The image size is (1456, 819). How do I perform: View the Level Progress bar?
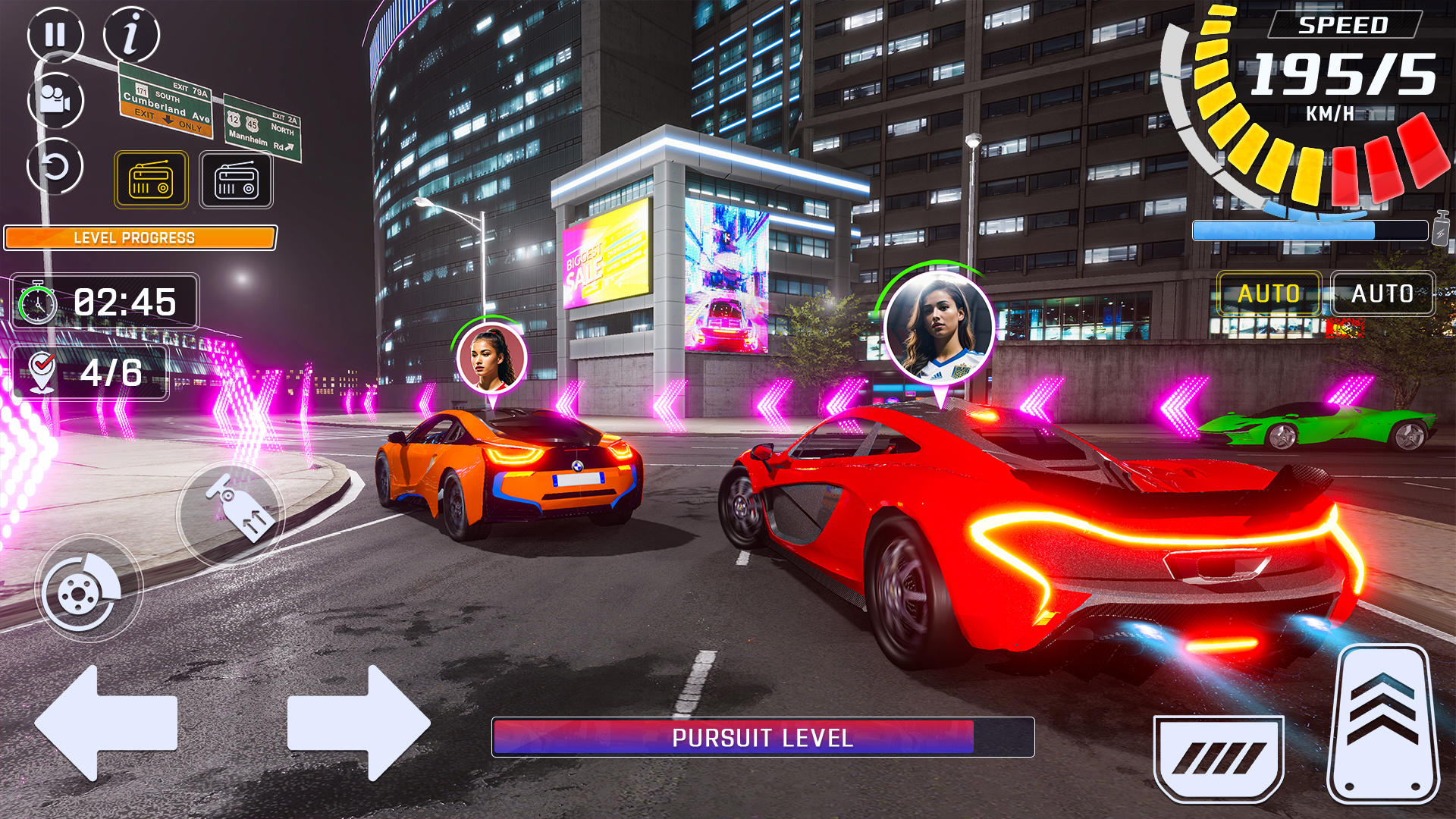pos(140,237)
